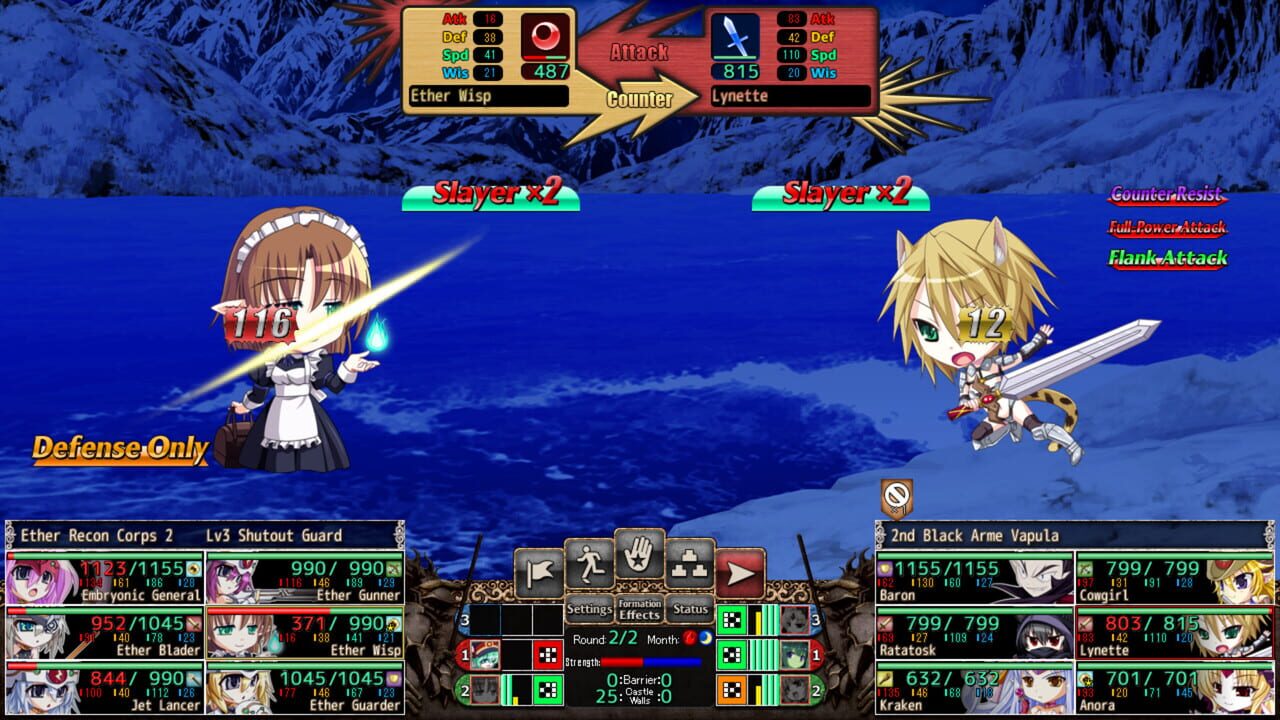Toggle the orange unit marker in right row 2
Image resolution: width=1280 pixels, height=720 pixels.
(x=732, y=687)
